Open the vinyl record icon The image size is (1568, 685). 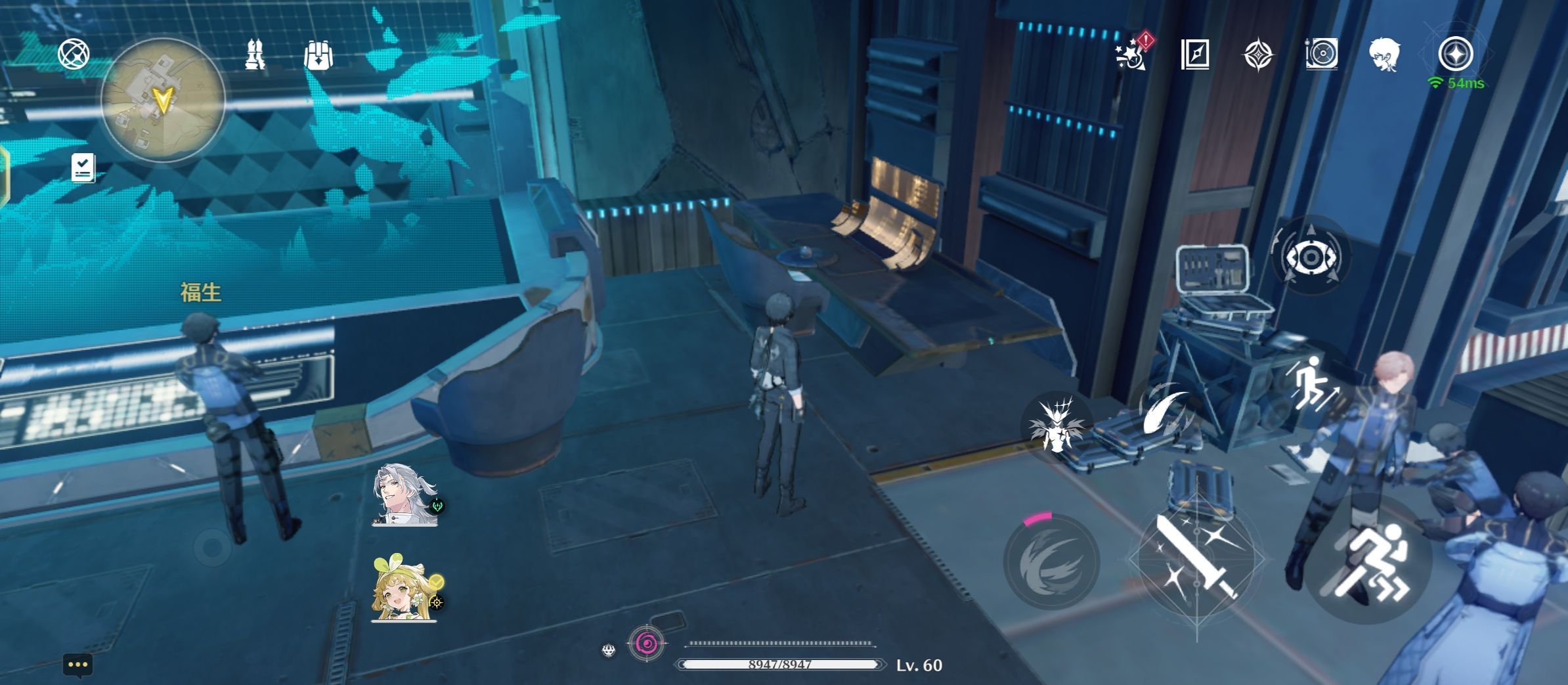(x=1321, y=54)
